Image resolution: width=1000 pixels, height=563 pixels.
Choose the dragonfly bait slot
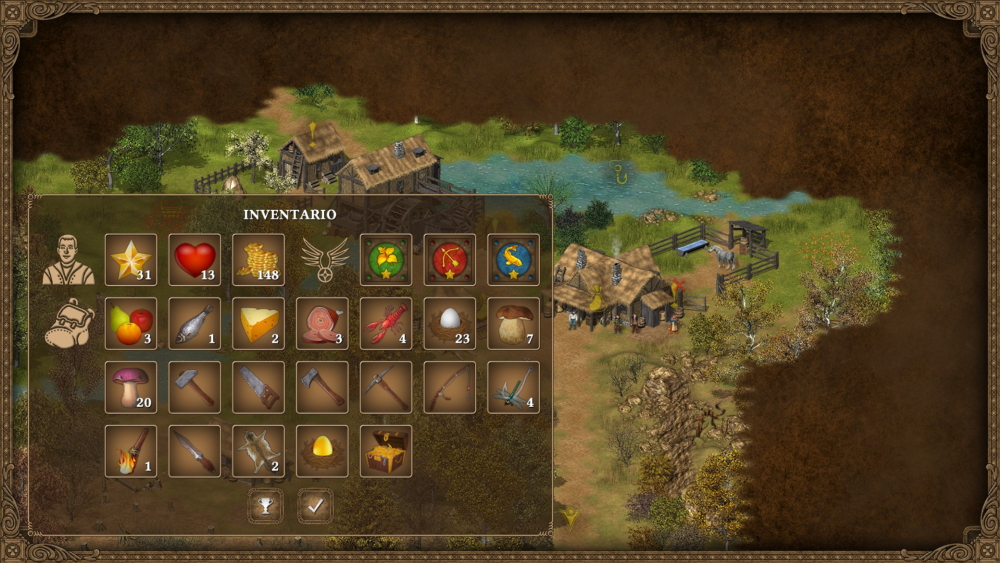(514, 387)
